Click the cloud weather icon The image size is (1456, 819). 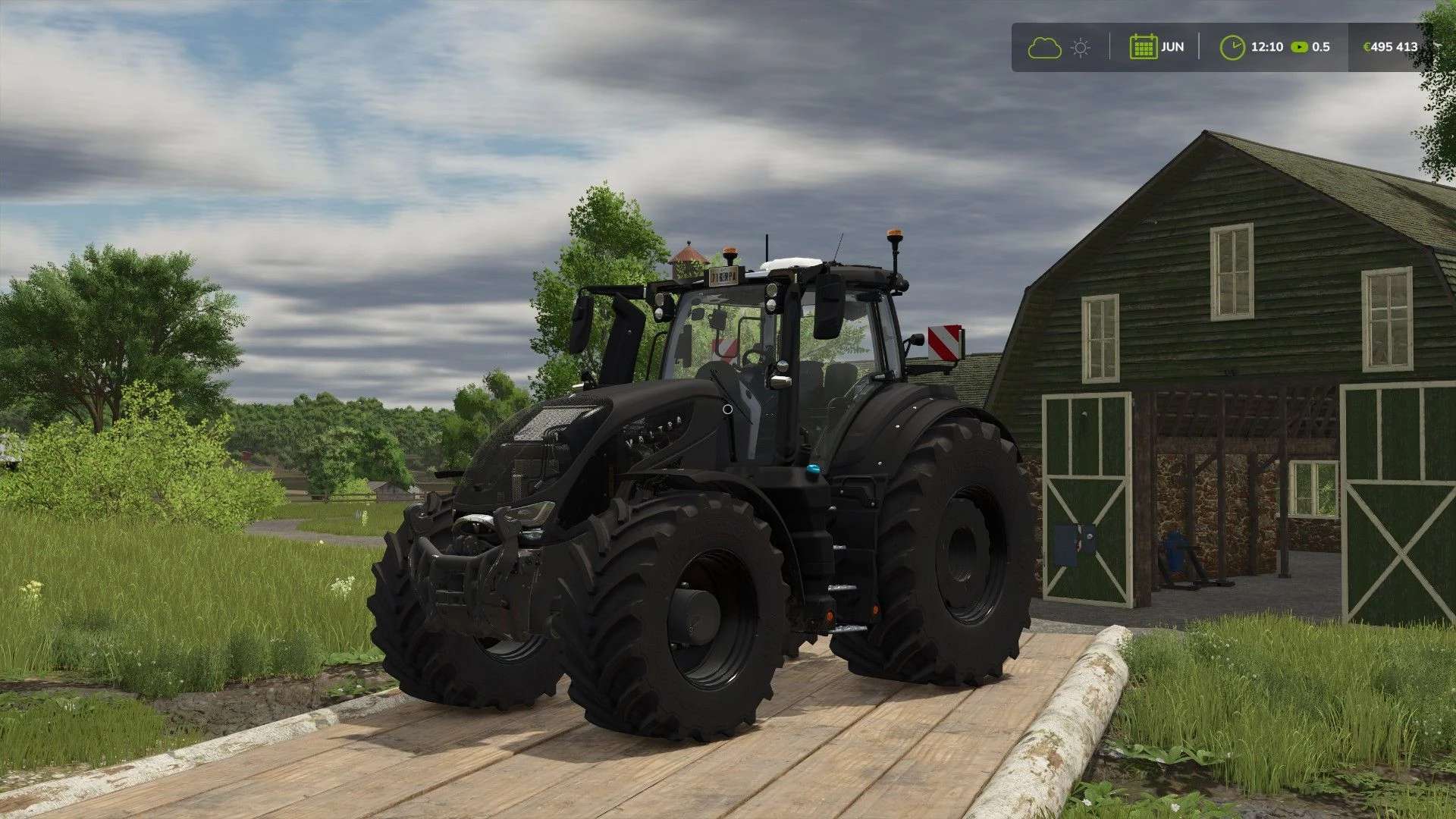[1044, 48]
